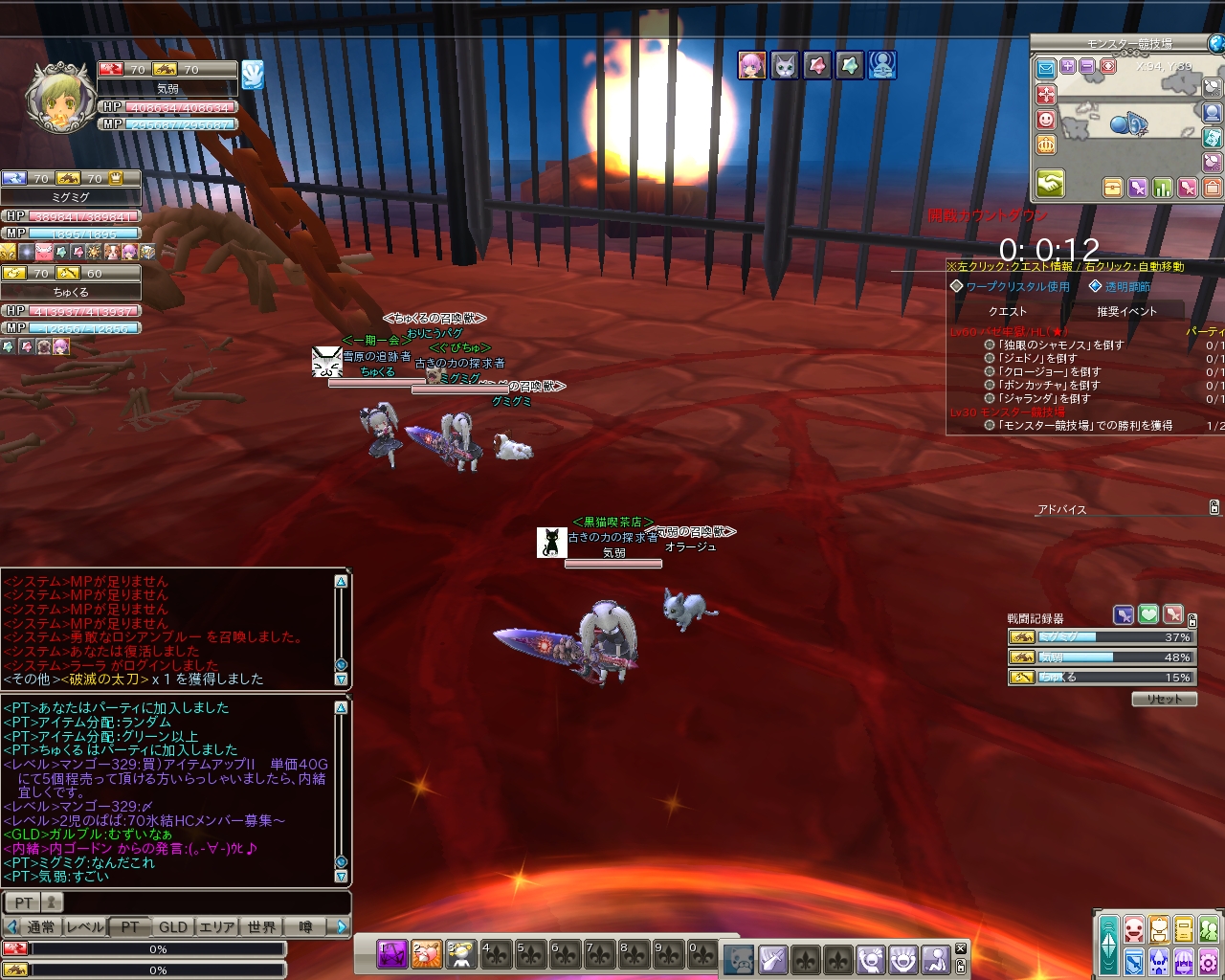Open the treasure chest icon below minimap

click(x=1112, y=188)
